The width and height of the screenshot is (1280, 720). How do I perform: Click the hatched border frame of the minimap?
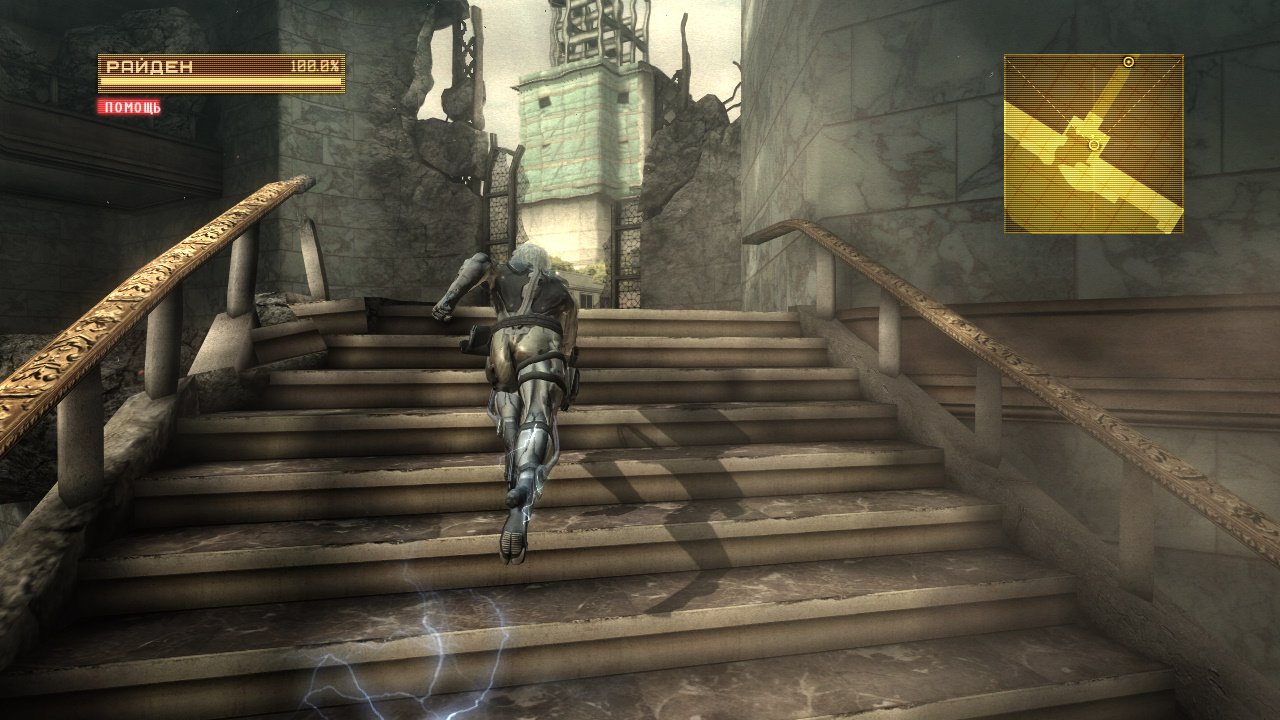pos(1095,53)
